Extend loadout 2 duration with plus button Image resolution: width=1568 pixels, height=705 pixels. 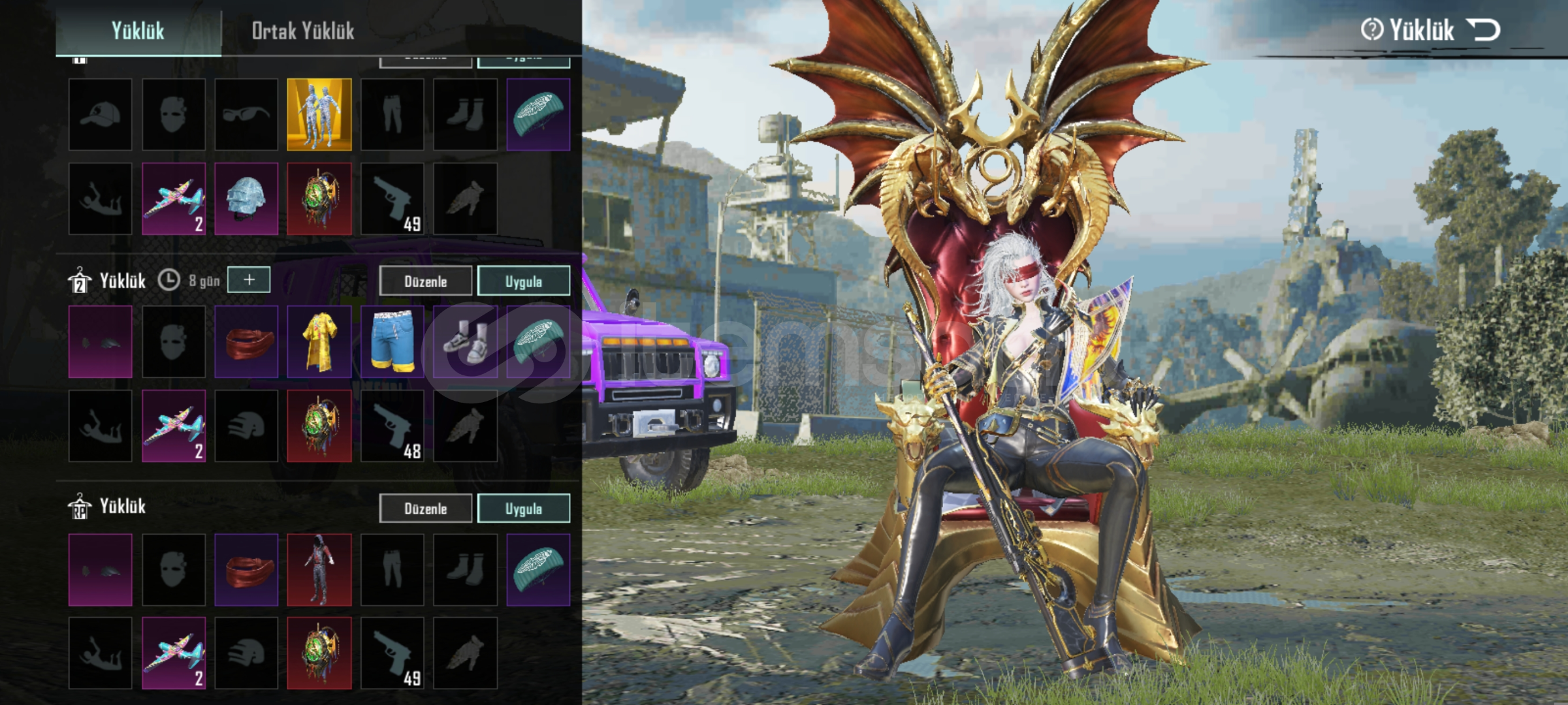tap(249, 280)
